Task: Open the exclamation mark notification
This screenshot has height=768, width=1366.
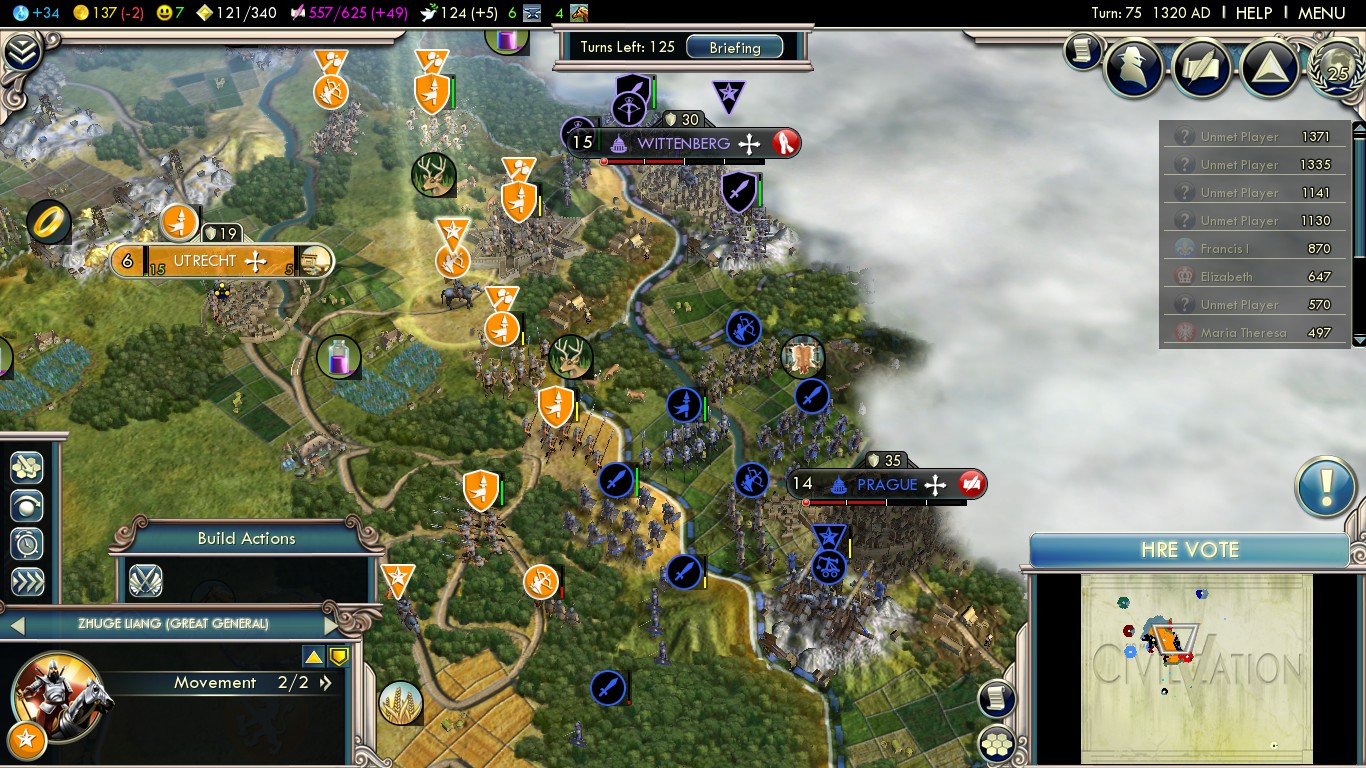Action: point(1325,488)
